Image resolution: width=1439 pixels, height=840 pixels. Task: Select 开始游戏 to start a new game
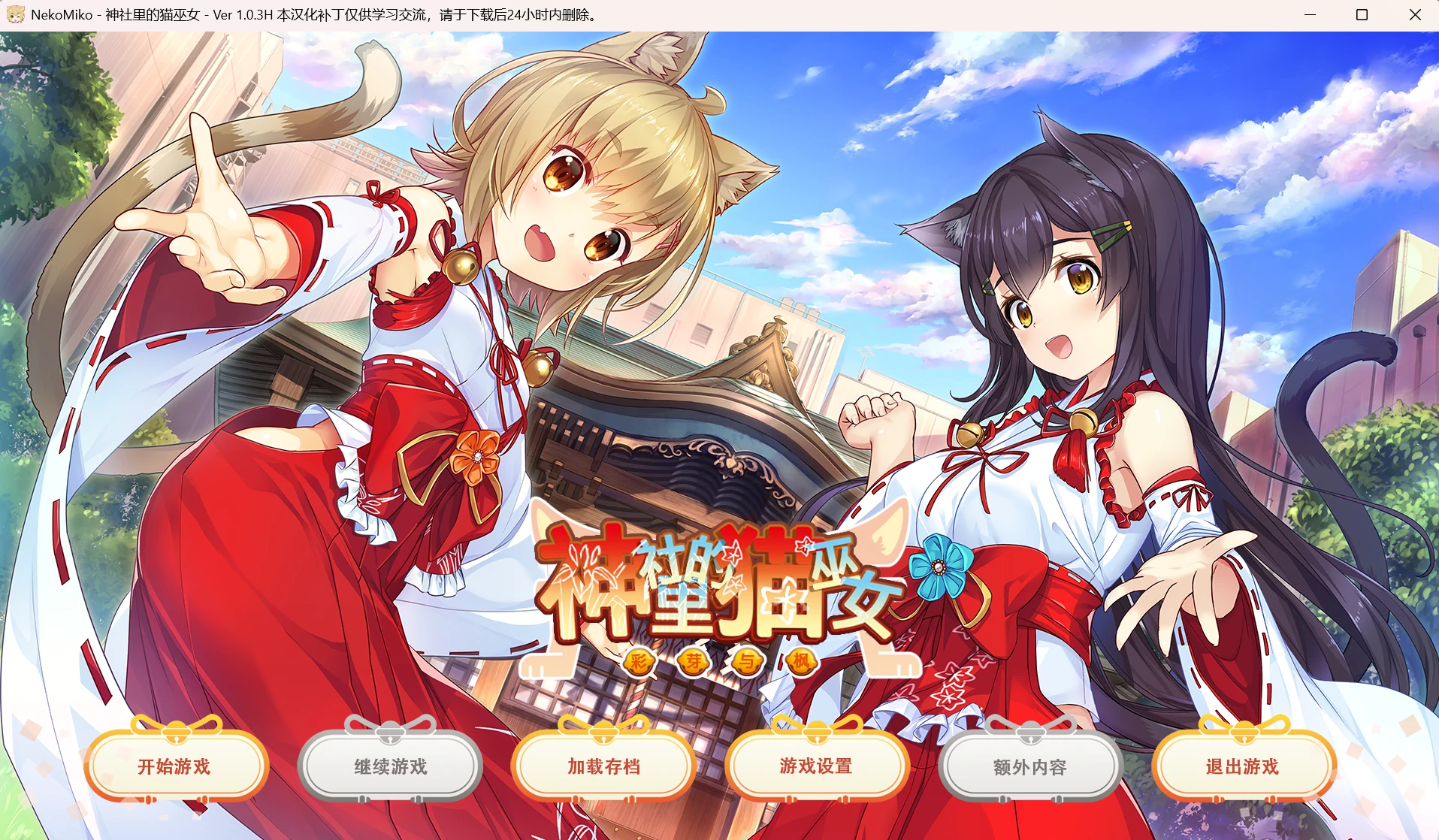pyautogui.click(x=177, y=768)
